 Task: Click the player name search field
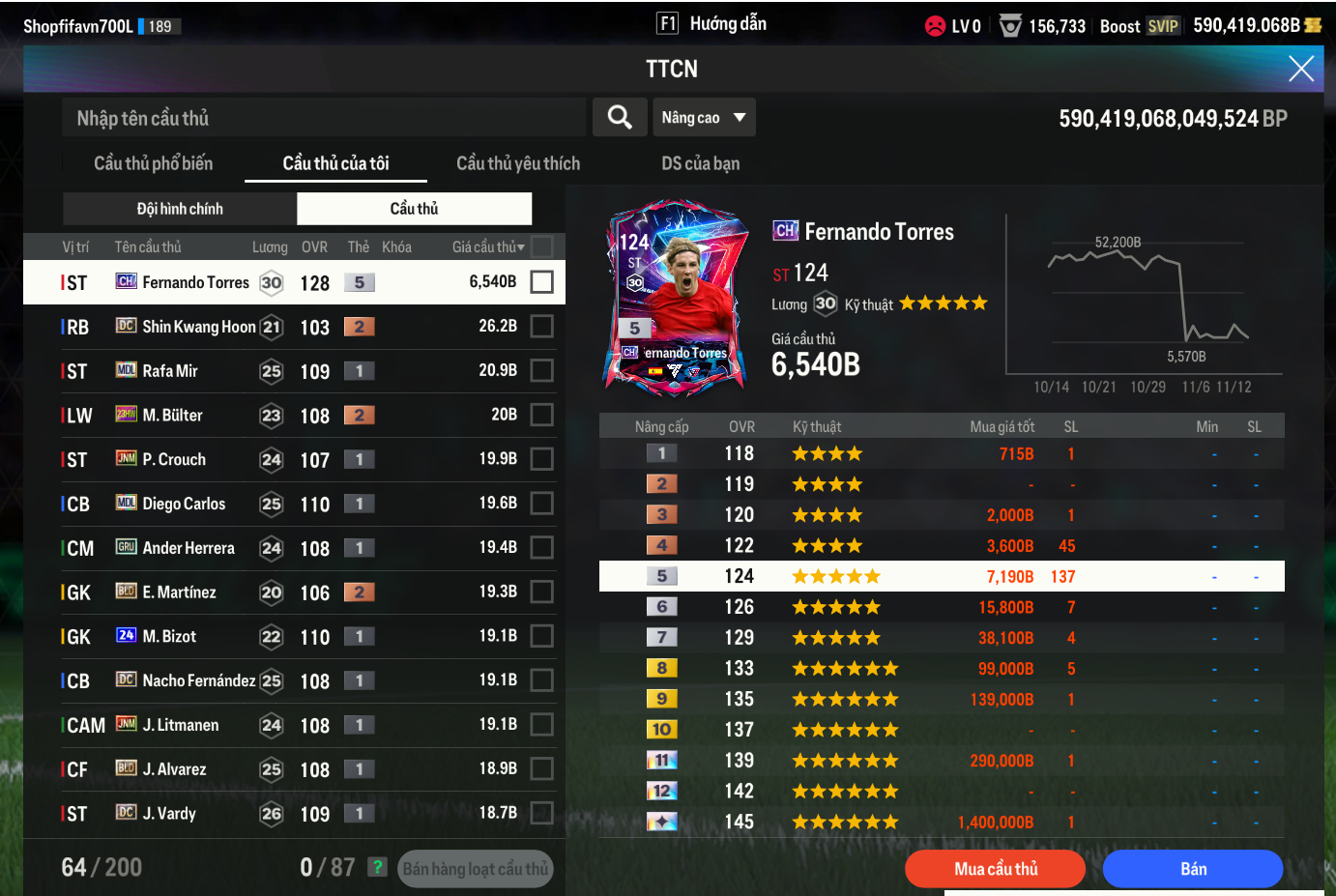pyautogui.click(x=324, y=118)
